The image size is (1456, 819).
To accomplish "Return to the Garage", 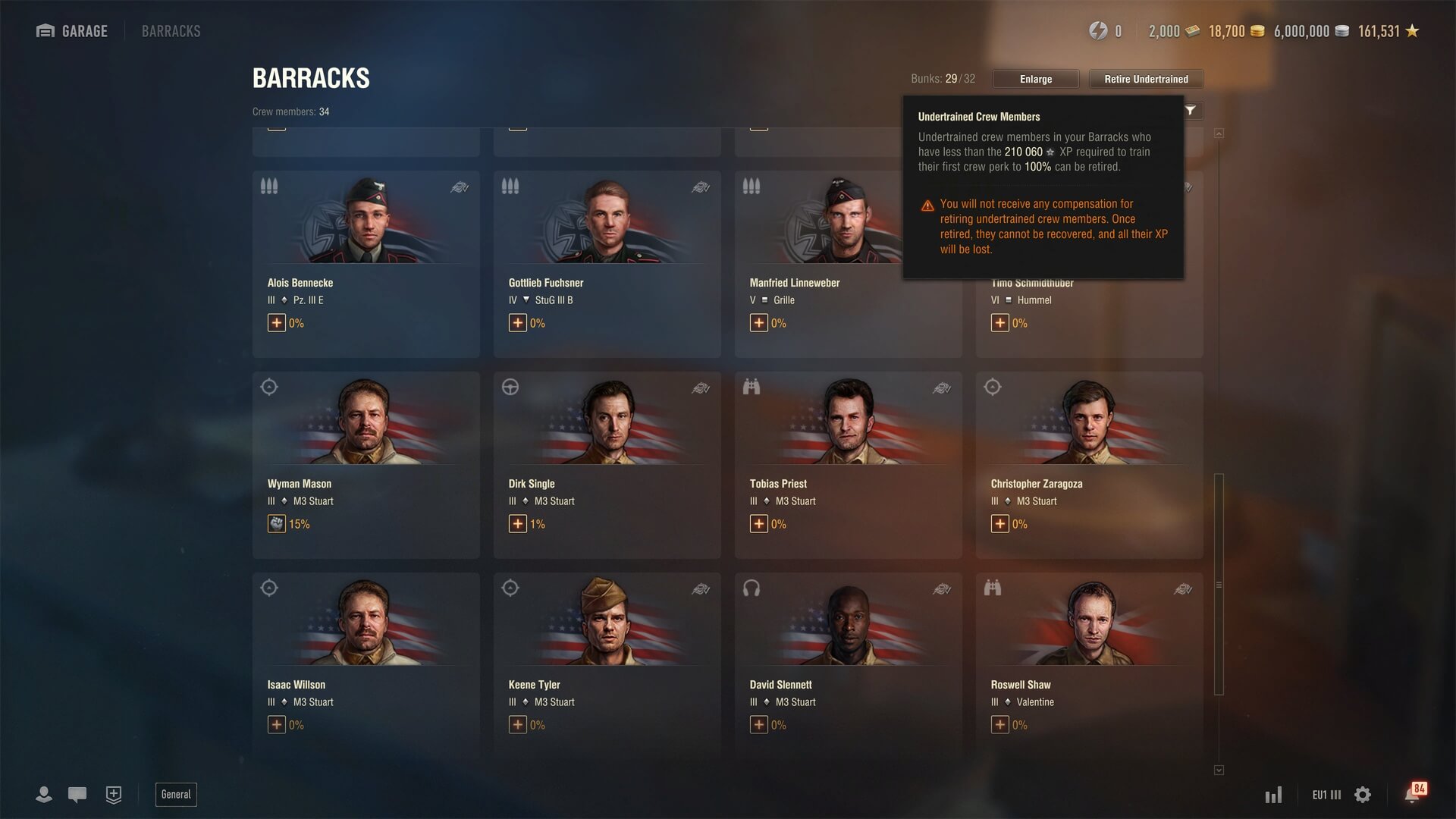I will (73, 31).
